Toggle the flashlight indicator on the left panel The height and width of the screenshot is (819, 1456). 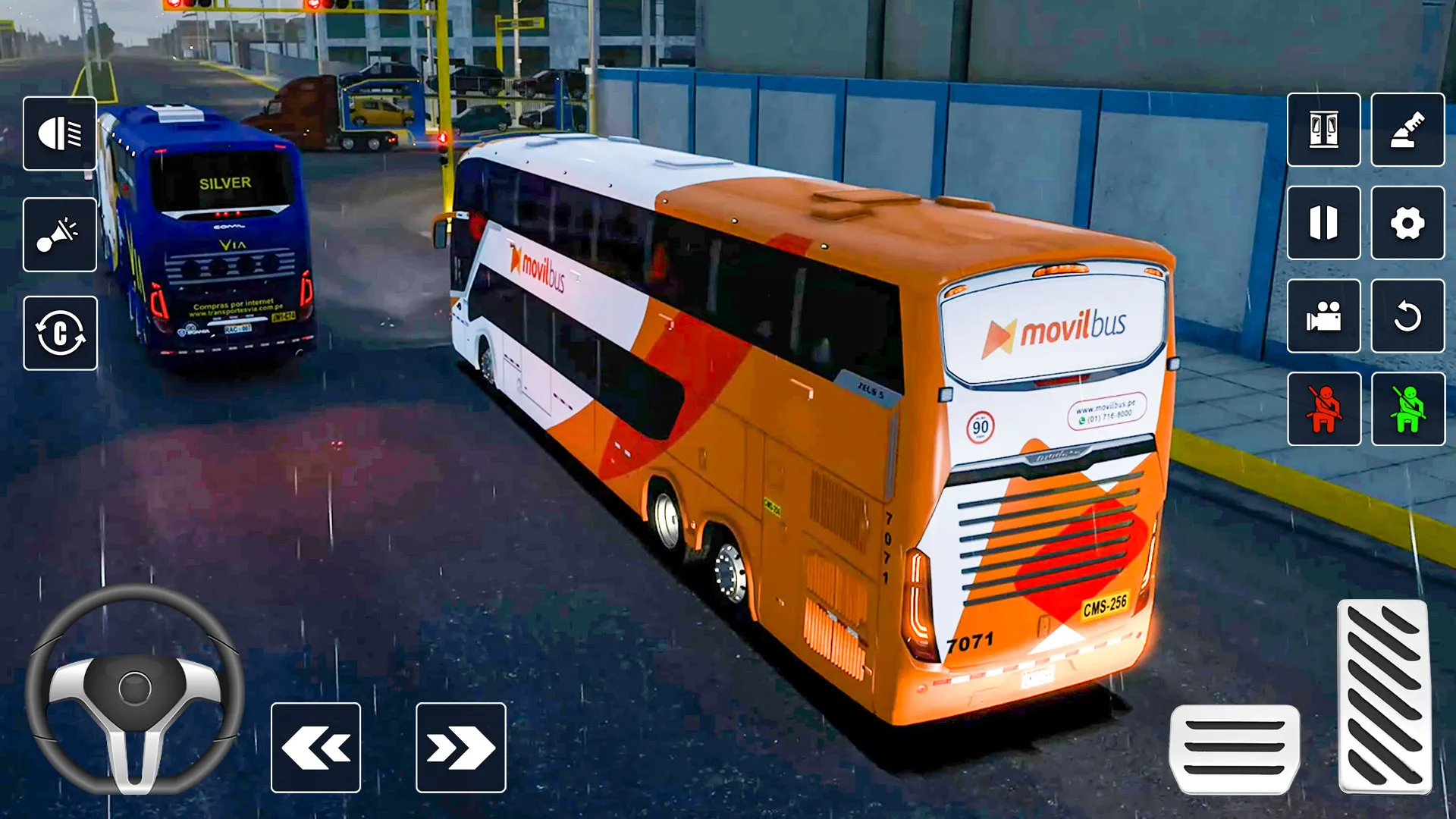(x=61, y=234)
